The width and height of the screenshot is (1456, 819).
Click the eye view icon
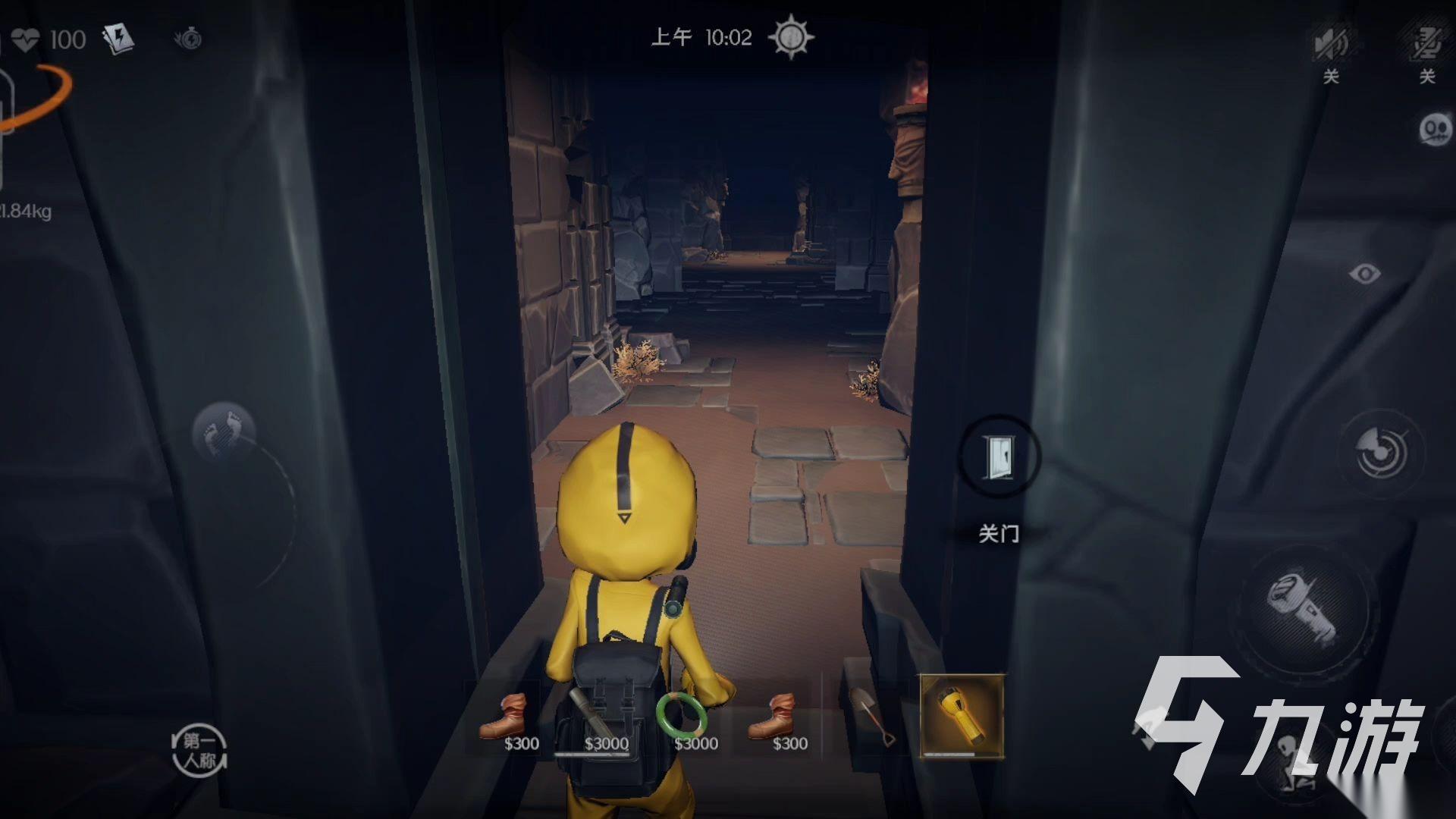tap(1365, 274)
